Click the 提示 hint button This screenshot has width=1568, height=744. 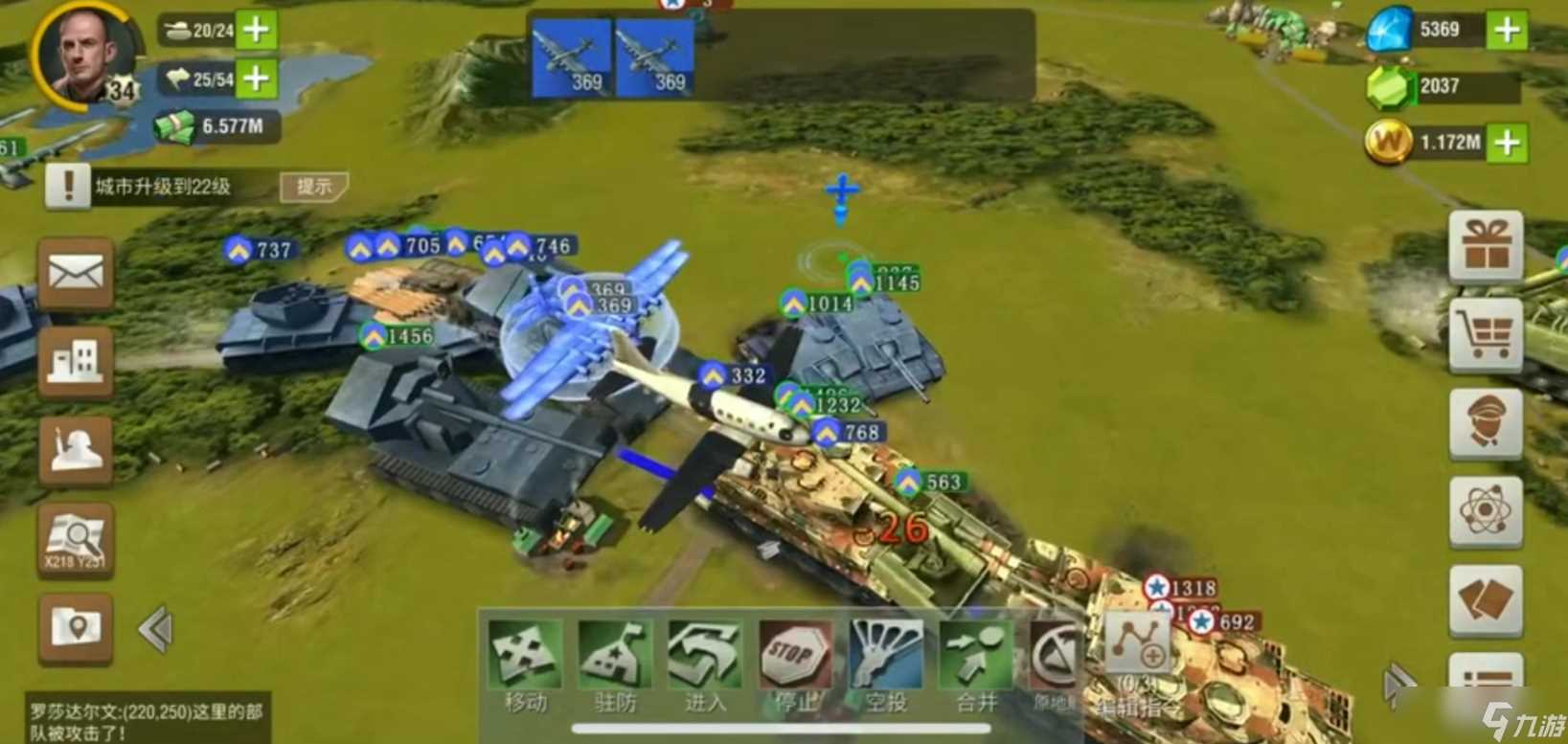[314, 186]
